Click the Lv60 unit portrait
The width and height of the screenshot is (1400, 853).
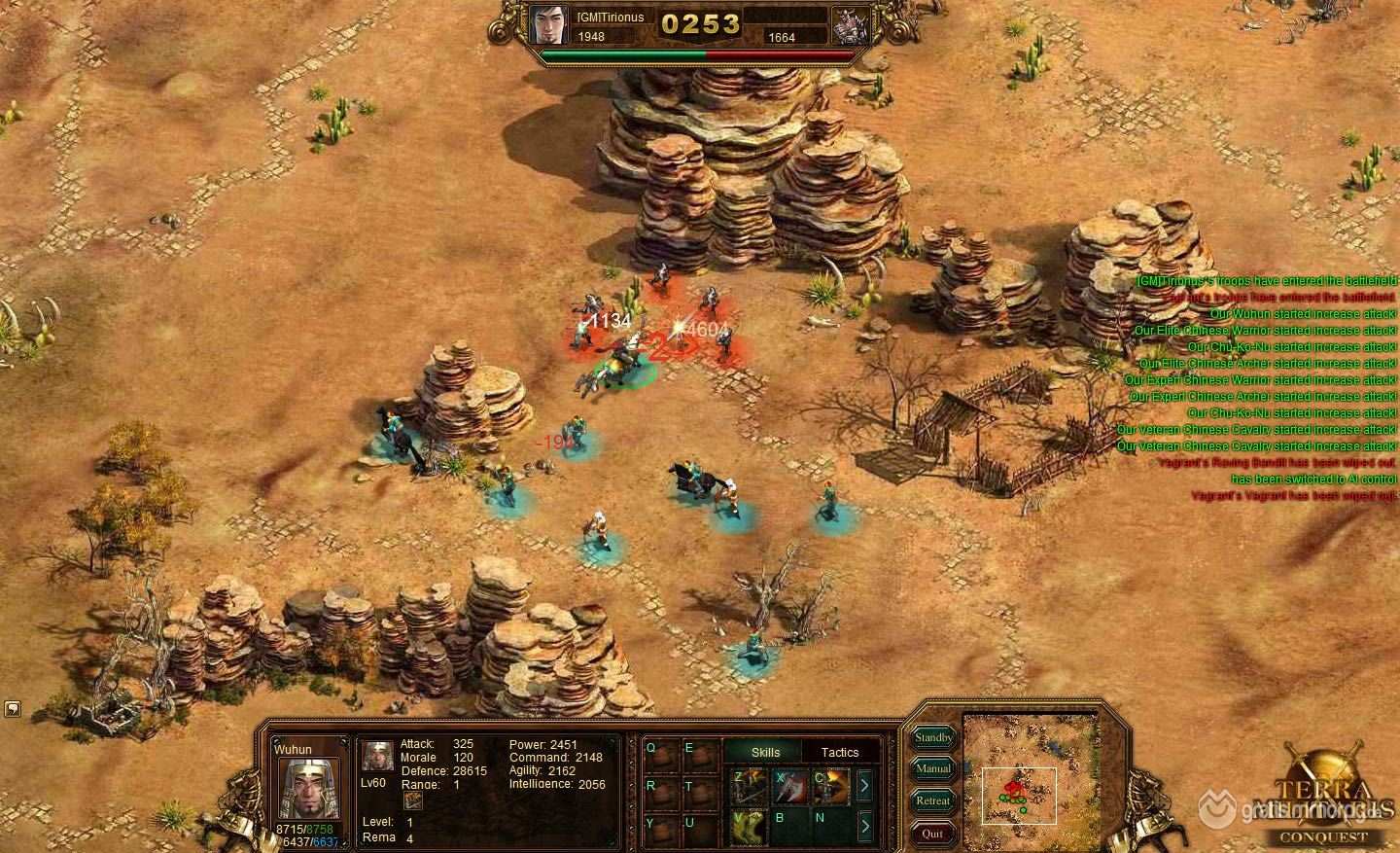(377, 756)
